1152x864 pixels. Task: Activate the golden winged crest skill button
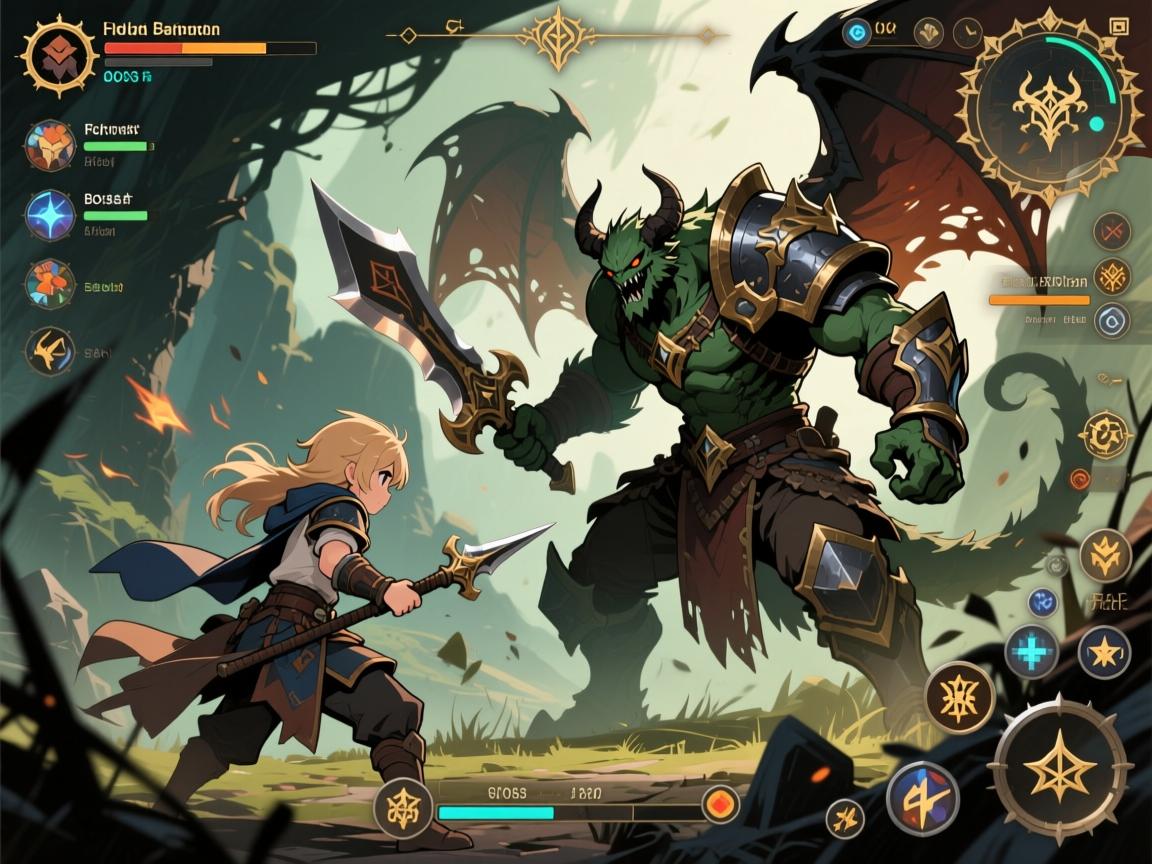point(1104,555)
